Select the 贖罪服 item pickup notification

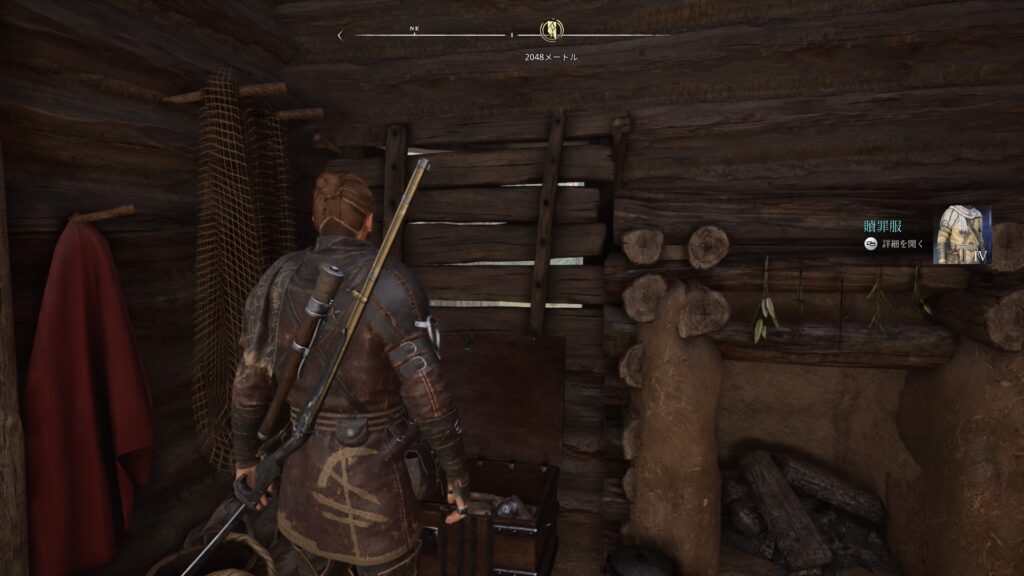click(884, 227)
